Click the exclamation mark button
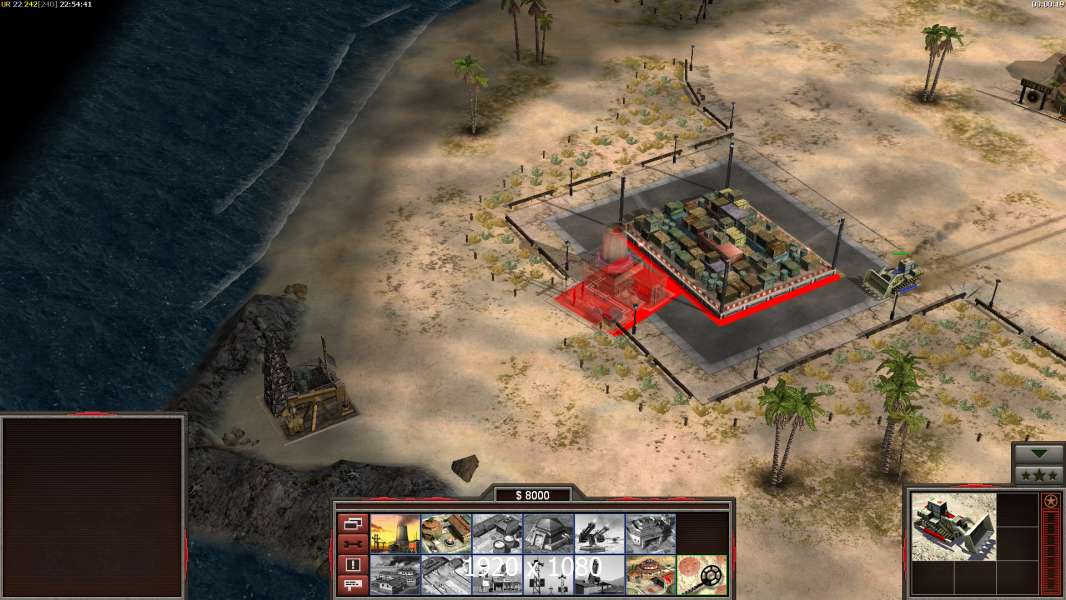This screenshot has width=1066, height=600. tap(352, 565)
